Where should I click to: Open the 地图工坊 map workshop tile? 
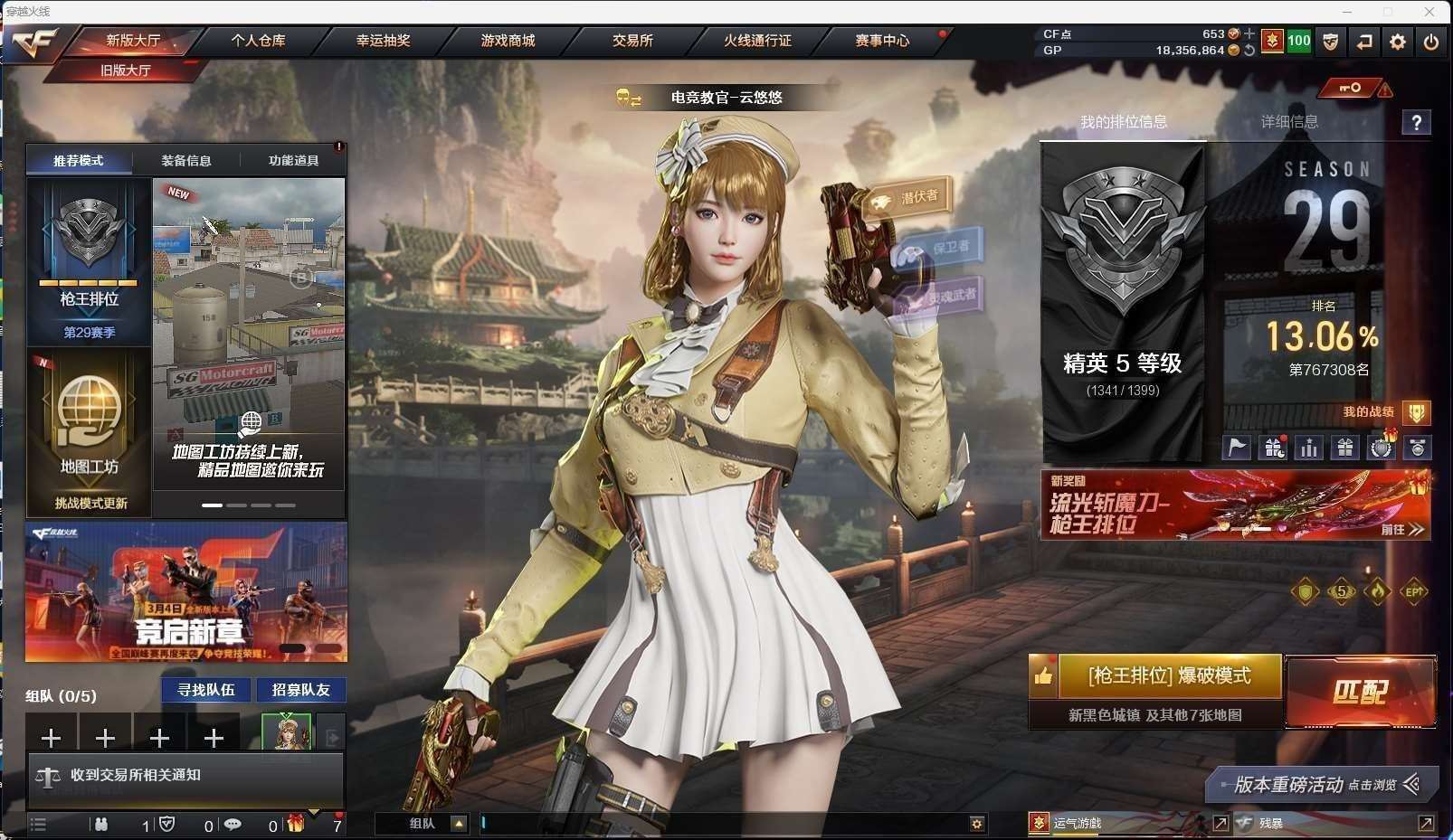pos(89,432)
